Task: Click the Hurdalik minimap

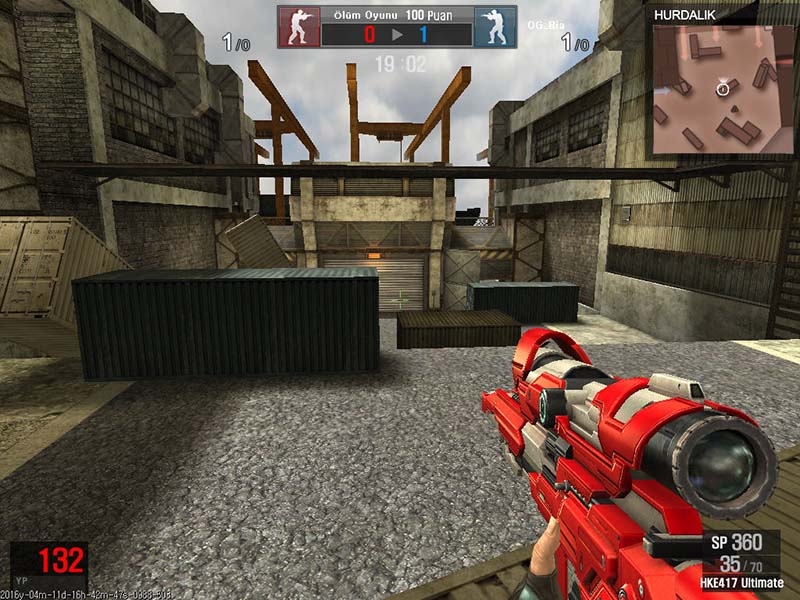Action: pos(721,89)
